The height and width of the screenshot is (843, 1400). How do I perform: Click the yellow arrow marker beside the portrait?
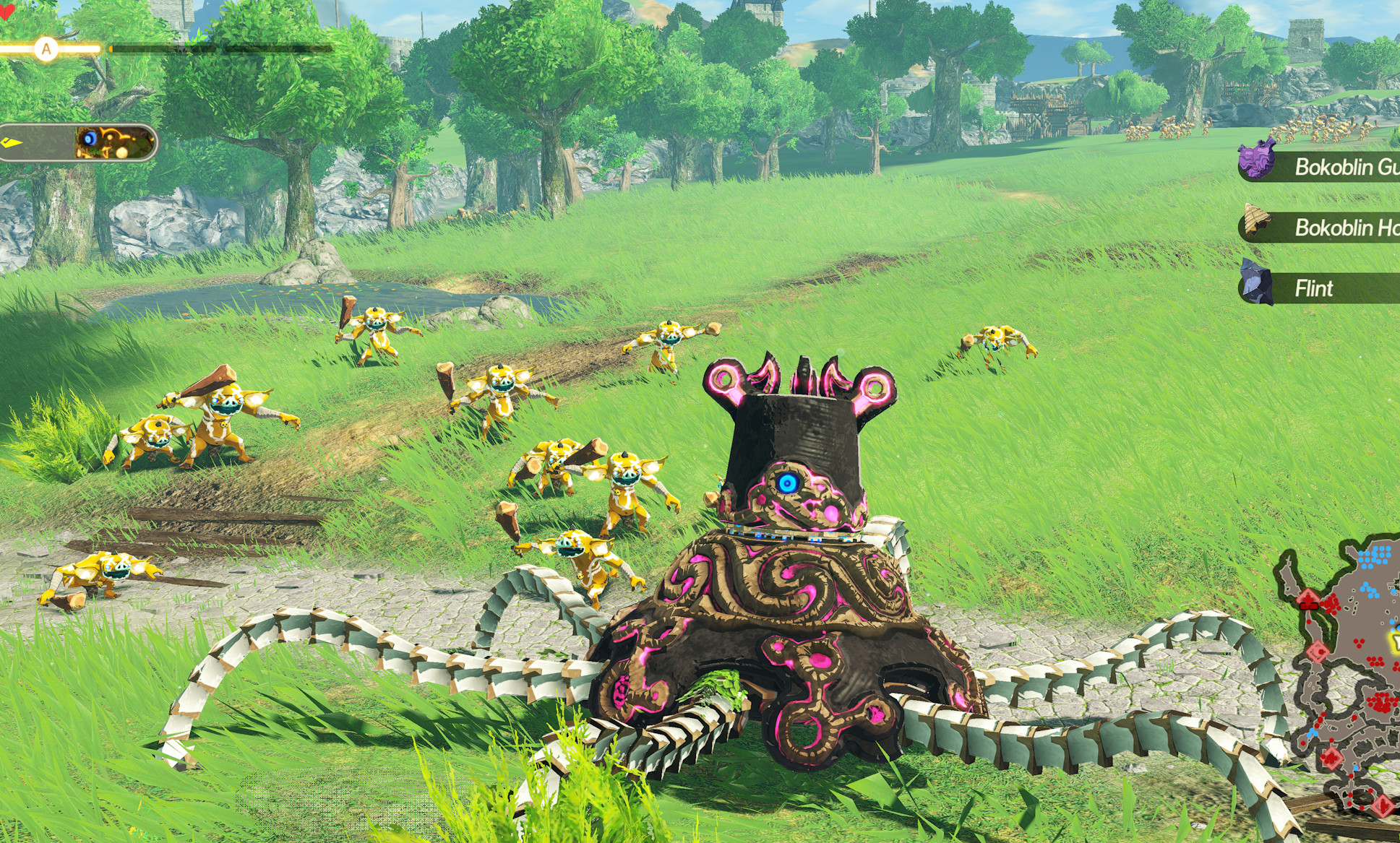(13, 142)
